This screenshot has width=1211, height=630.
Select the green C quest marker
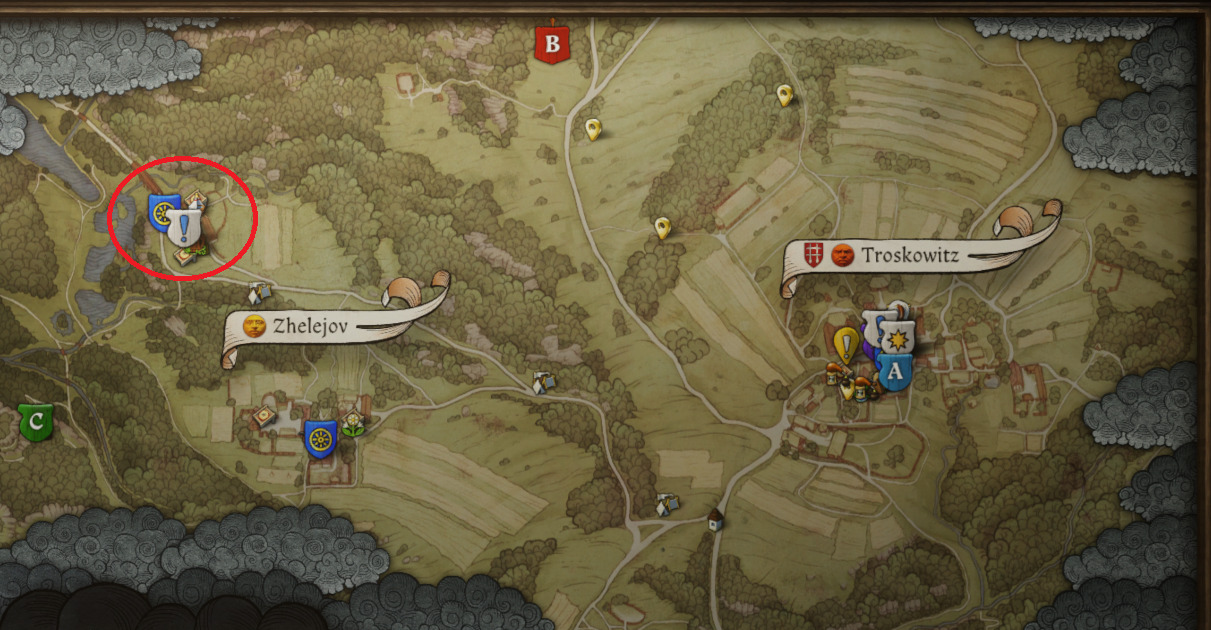pyautogui.click(x=37, y=421)
